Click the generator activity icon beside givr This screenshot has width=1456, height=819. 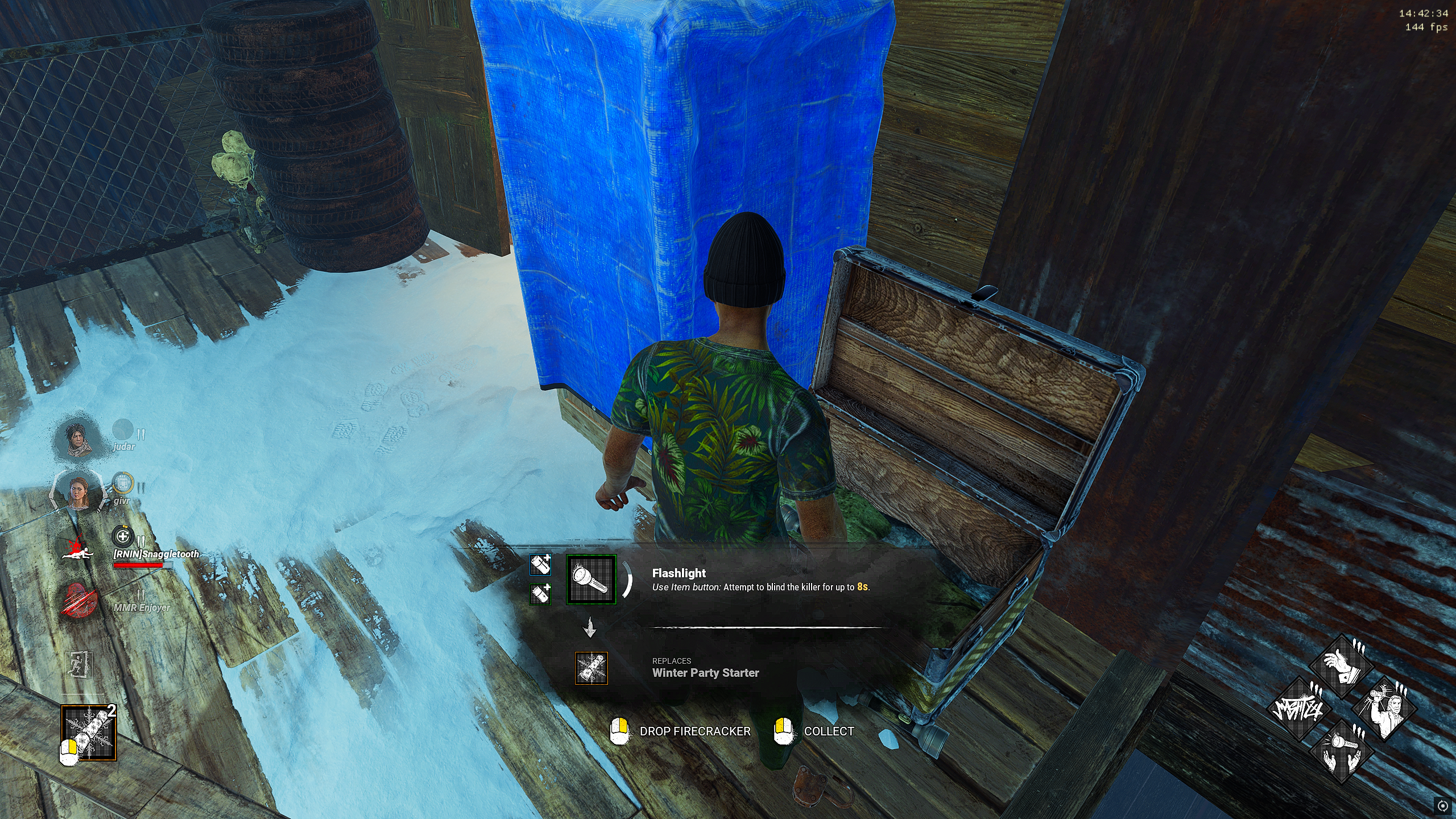(122, 483)
